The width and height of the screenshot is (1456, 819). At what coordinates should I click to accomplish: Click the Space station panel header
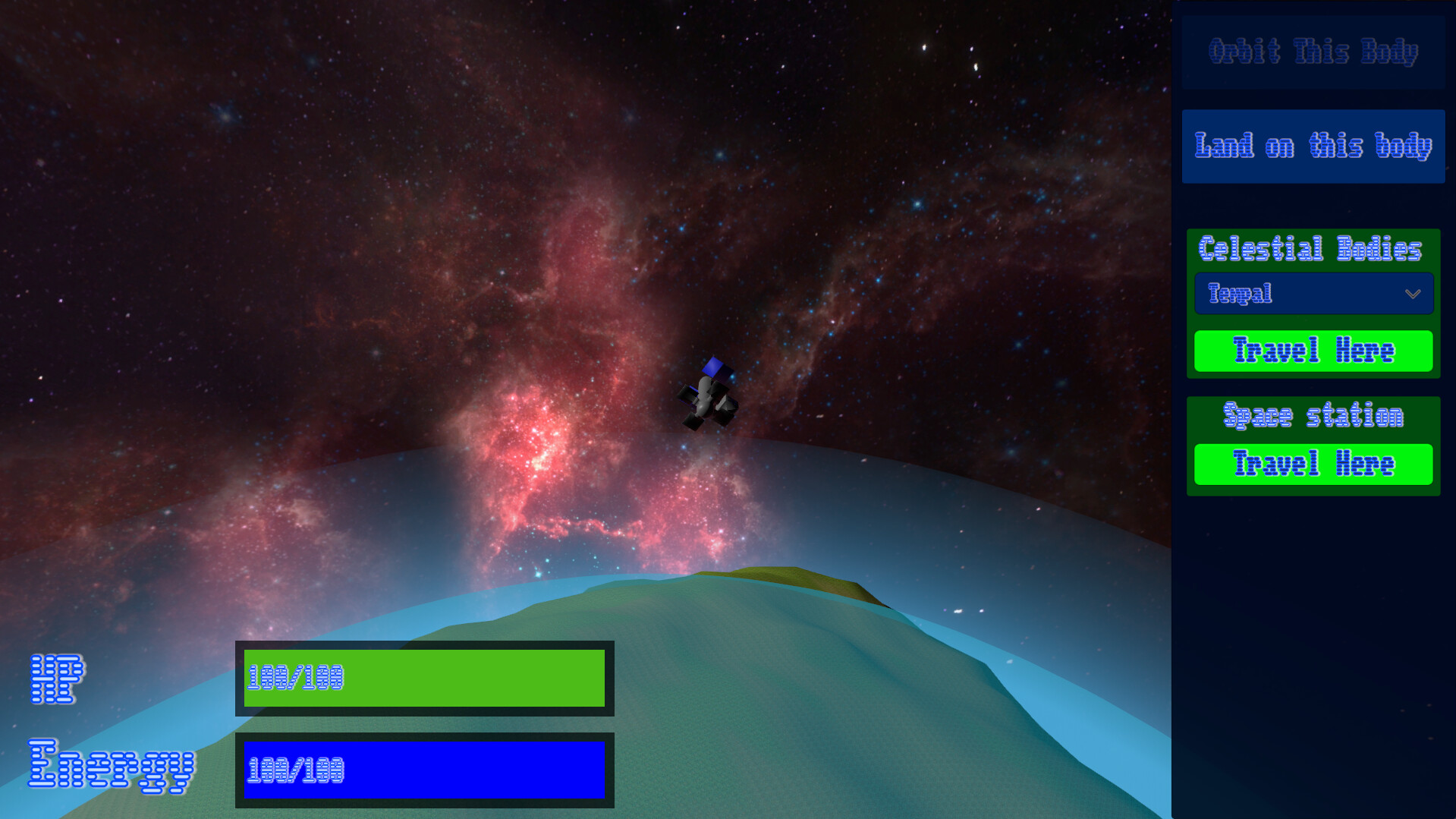1313,416
